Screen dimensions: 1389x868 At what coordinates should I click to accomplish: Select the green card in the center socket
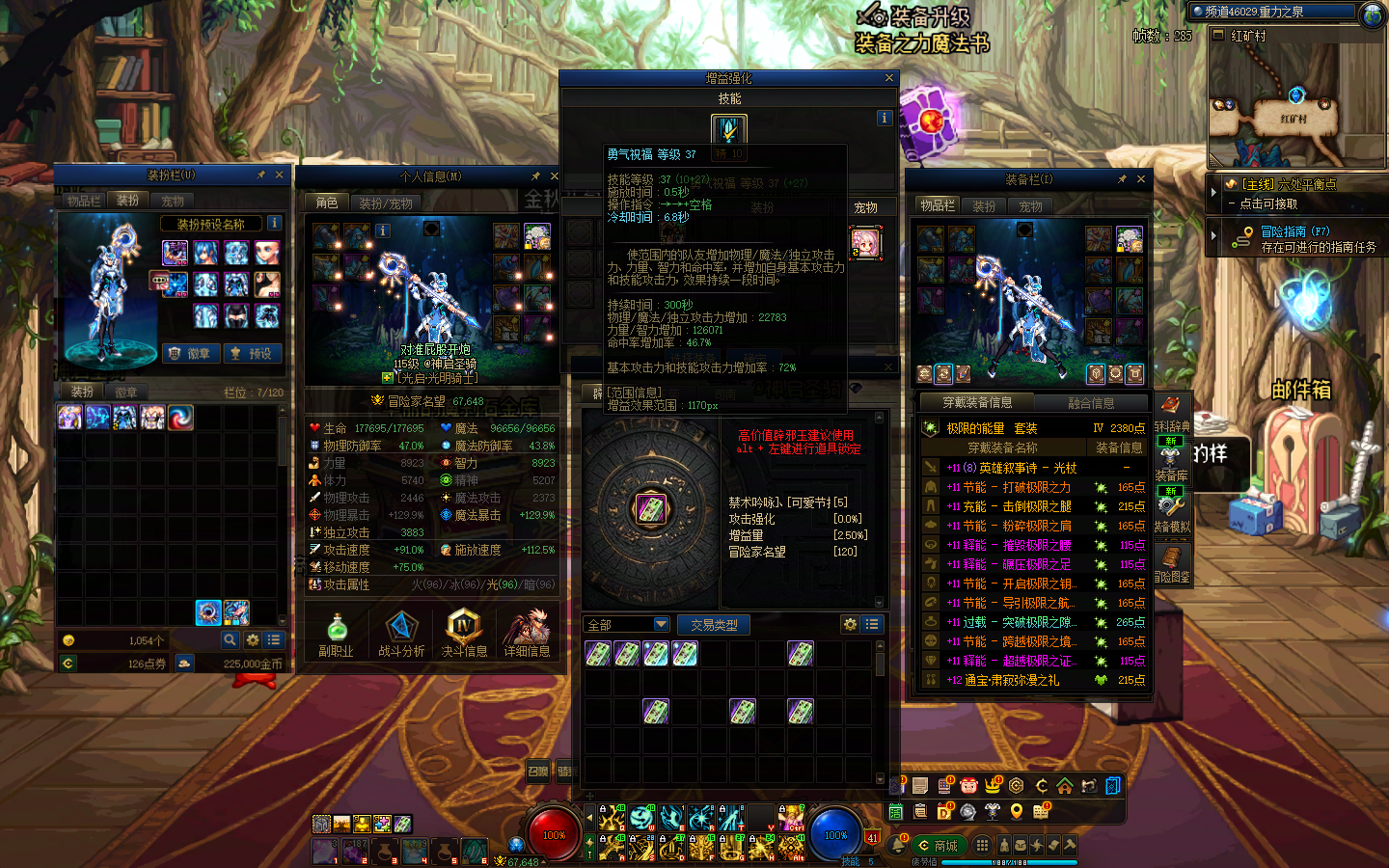pyautogui.click(x=651, y=508)
